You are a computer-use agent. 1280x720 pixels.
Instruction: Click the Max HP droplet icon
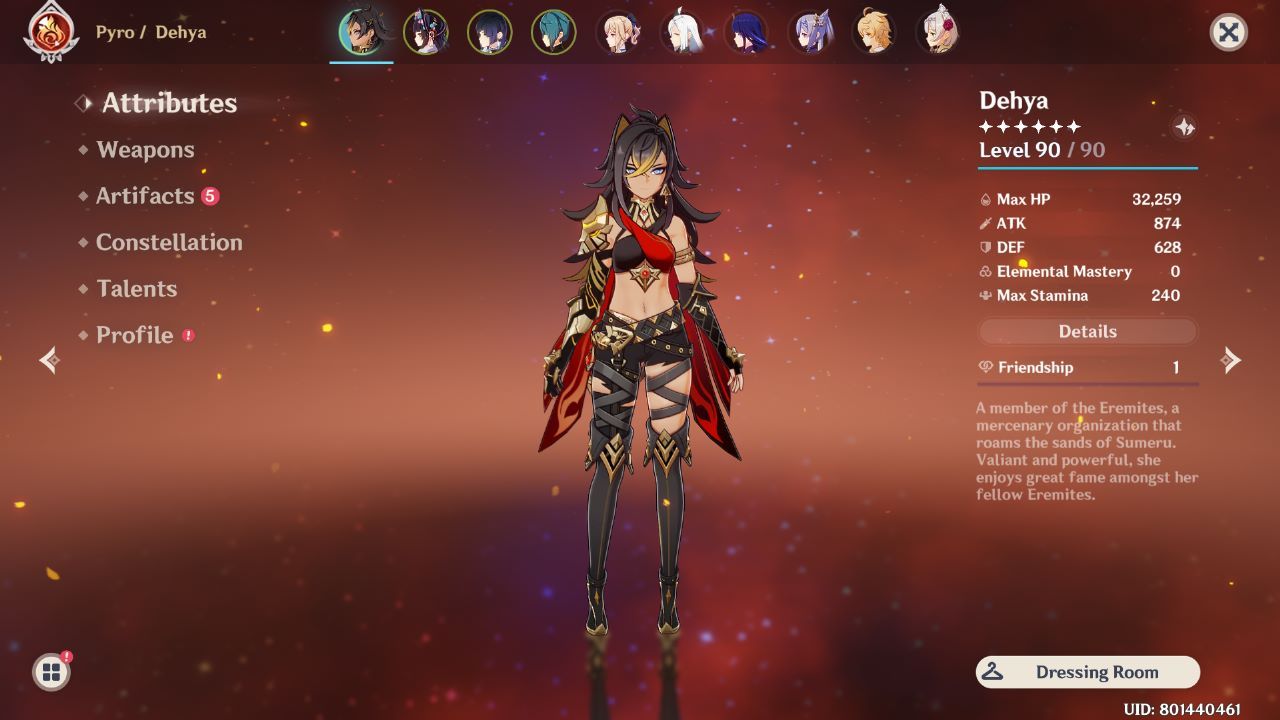coord(984,199)
